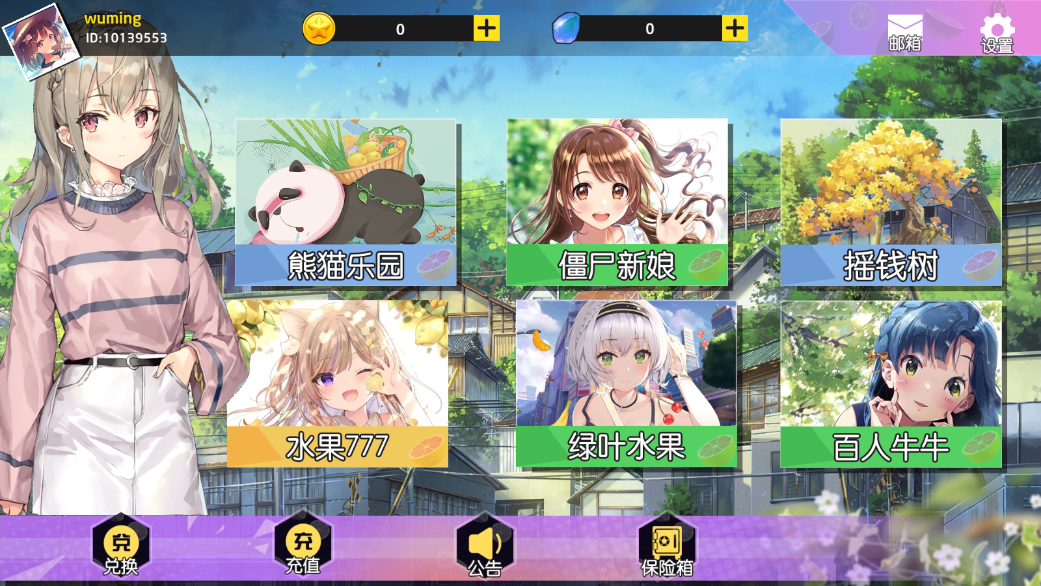
Task: Add blue gems with the plus button
Action: (x=735, y=28)
